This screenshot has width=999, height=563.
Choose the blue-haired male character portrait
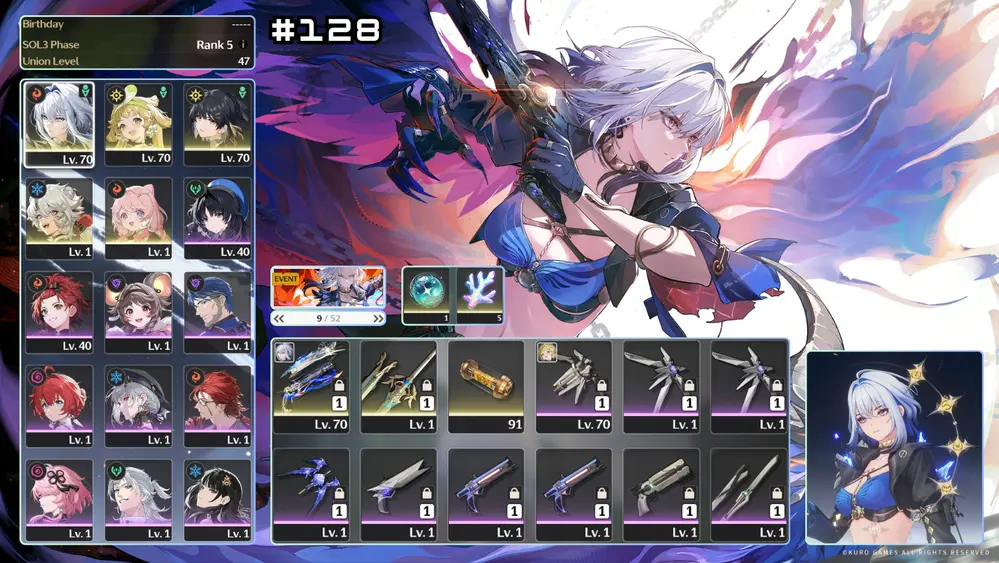click(x=218, y=312)
